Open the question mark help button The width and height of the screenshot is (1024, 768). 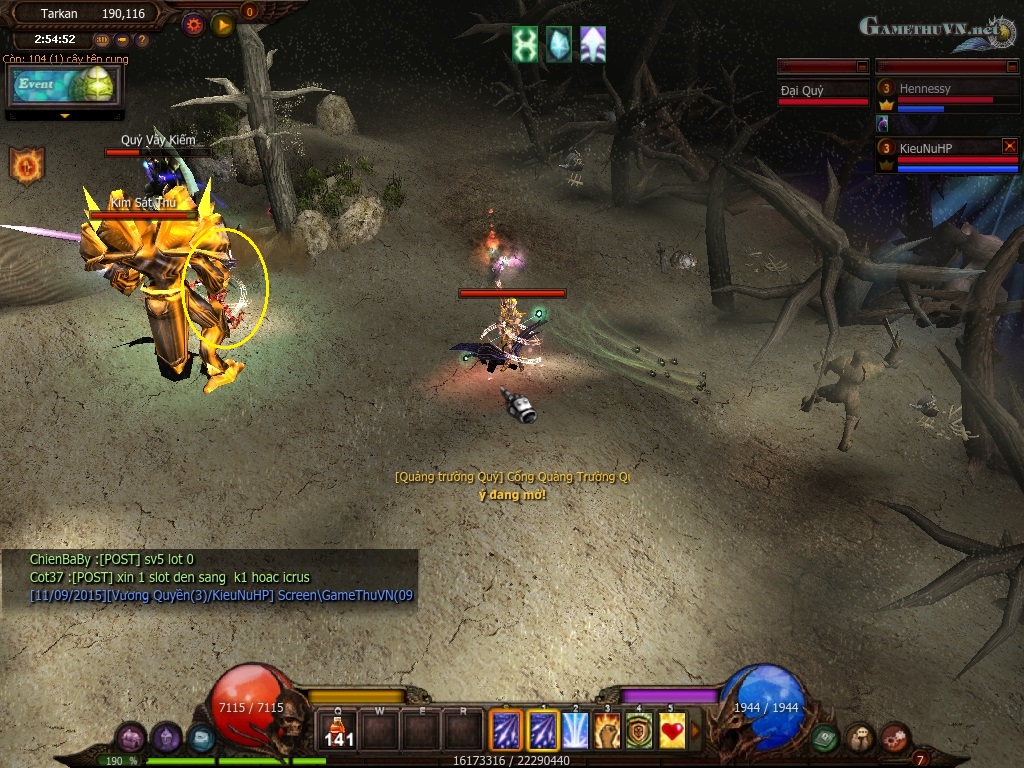point(141,40)
